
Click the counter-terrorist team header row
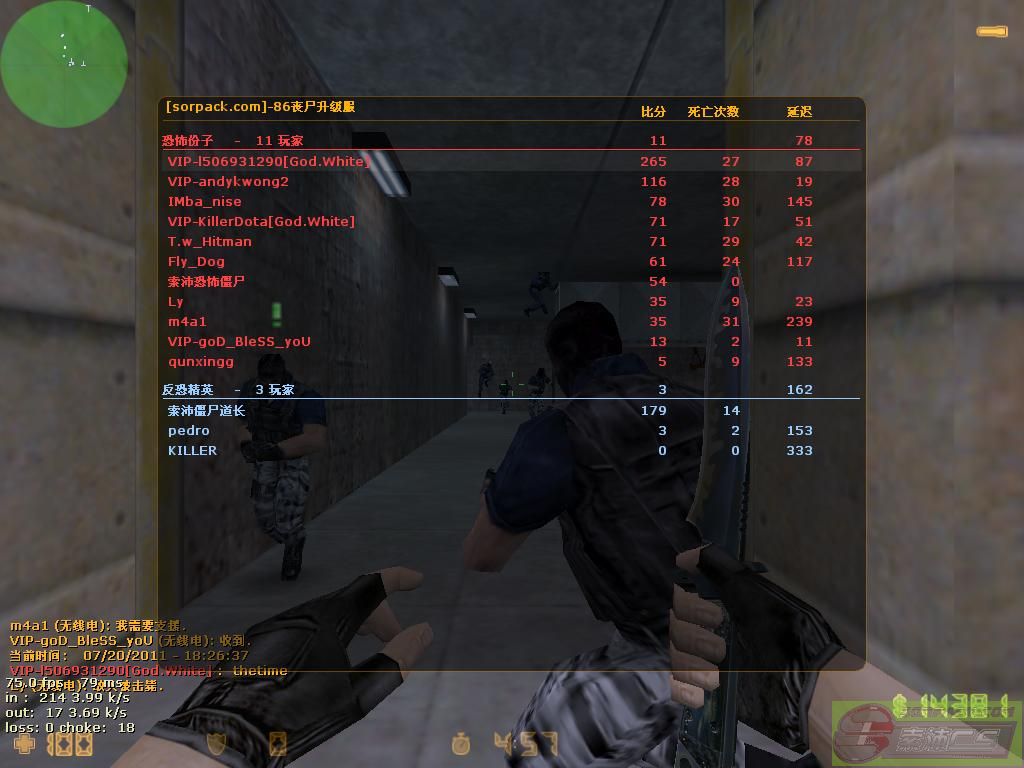pos(228,390)
